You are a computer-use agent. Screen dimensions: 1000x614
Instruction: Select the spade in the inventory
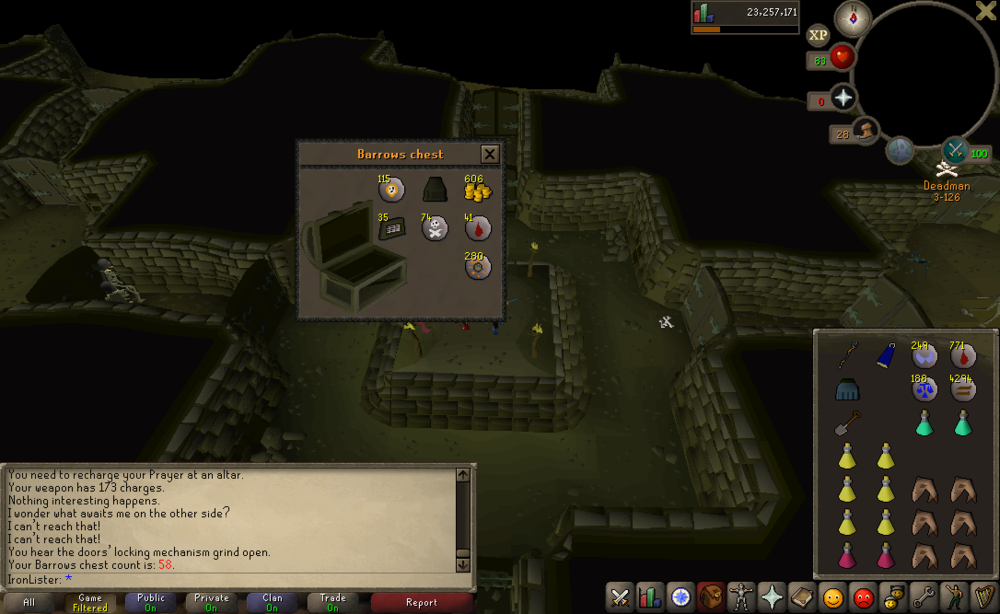pyautogui.click(x=848, y=424)
